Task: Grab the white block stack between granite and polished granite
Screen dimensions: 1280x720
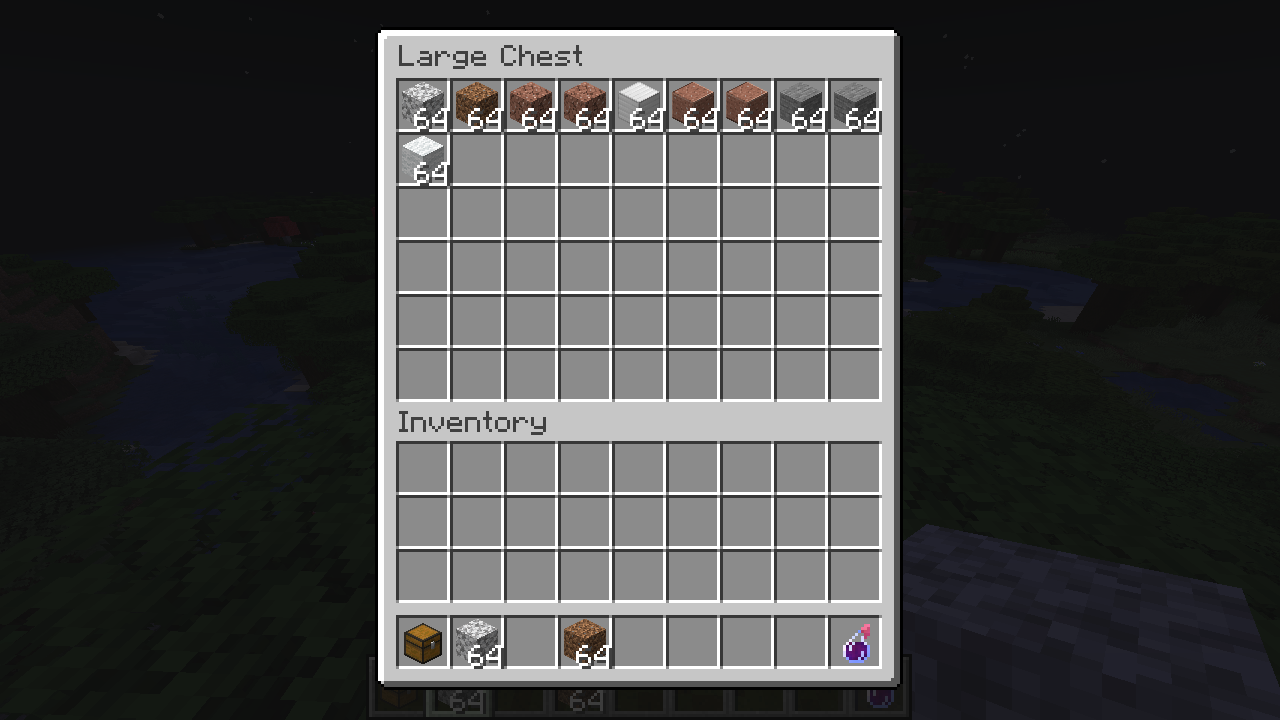Action: click(x=639, y=105)
